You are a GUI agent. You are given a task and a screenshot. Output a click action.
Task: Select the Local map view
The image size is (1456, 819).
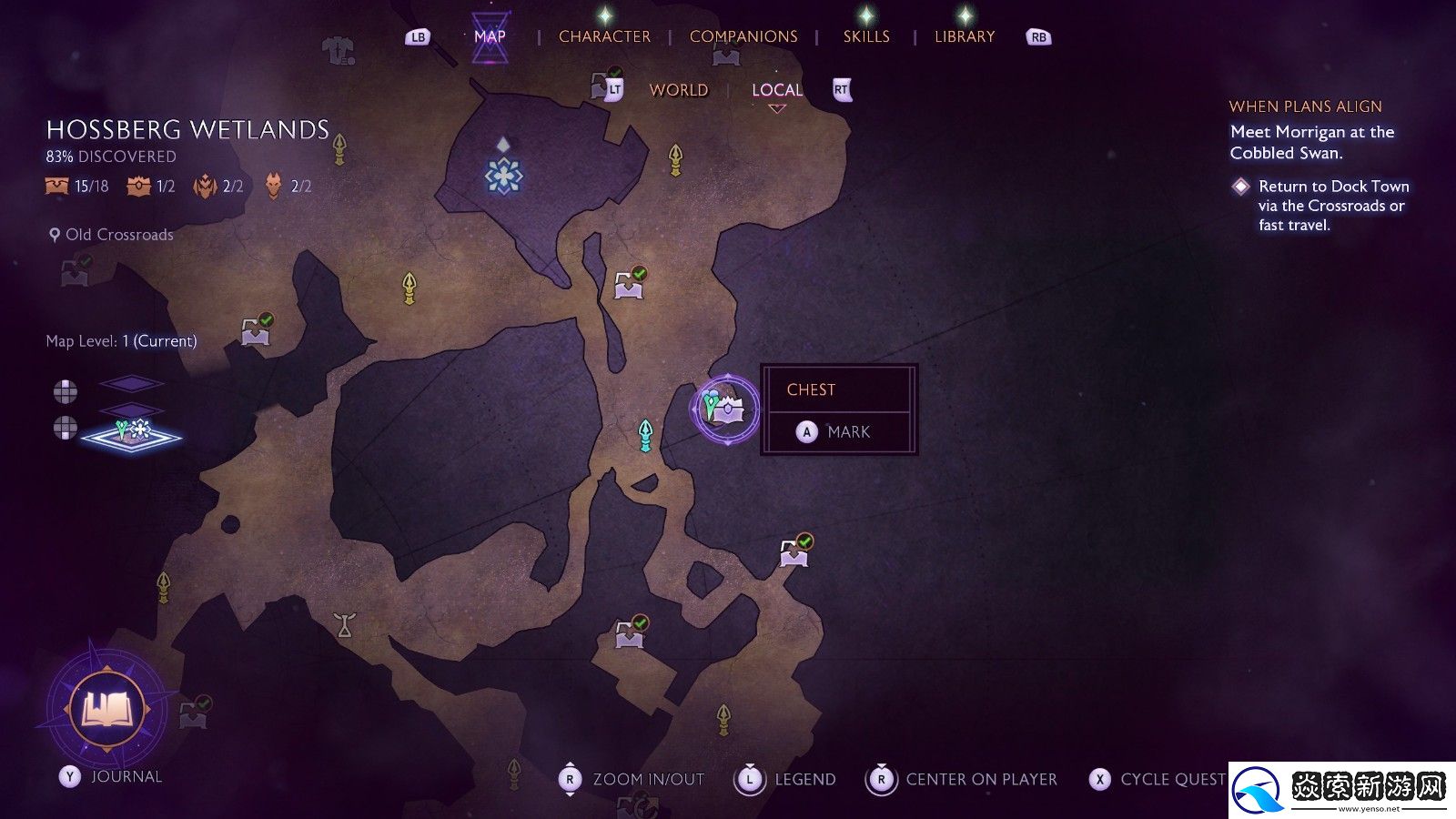(x=776, y=90)
